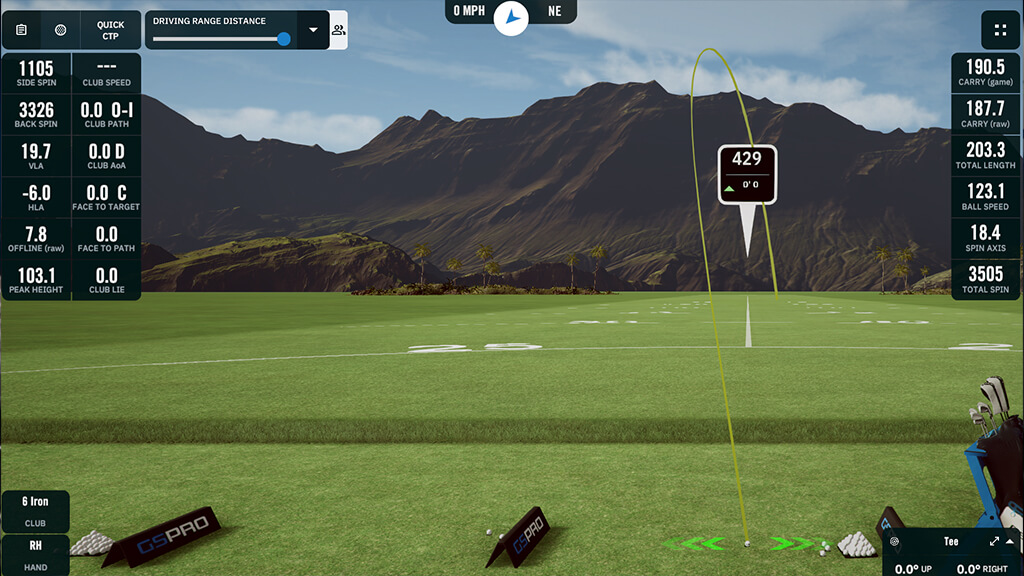Click the expand arrows in Tee panel

click(x=994, y=541)
